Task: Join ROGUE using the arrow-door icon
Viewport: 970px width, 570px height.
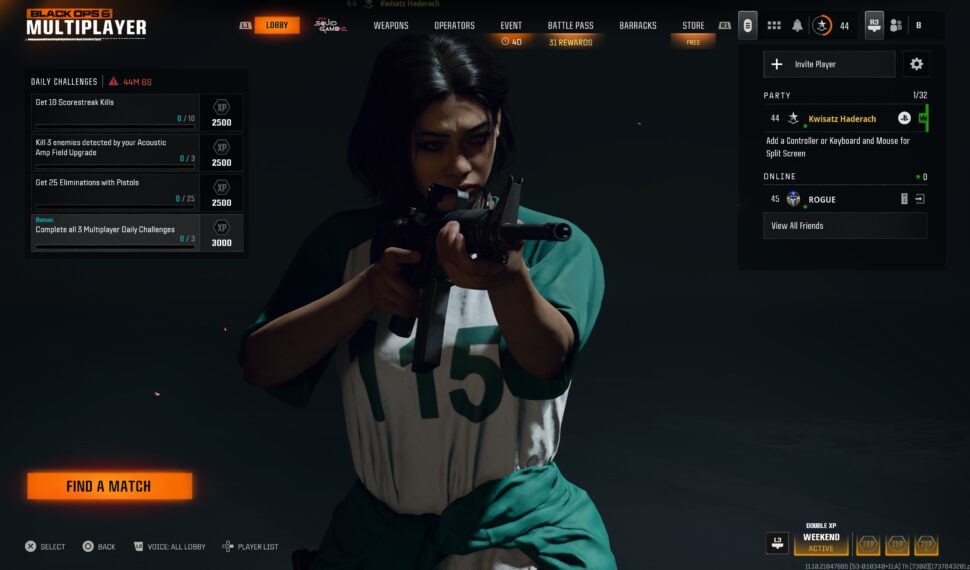Action: coord(920,199)
